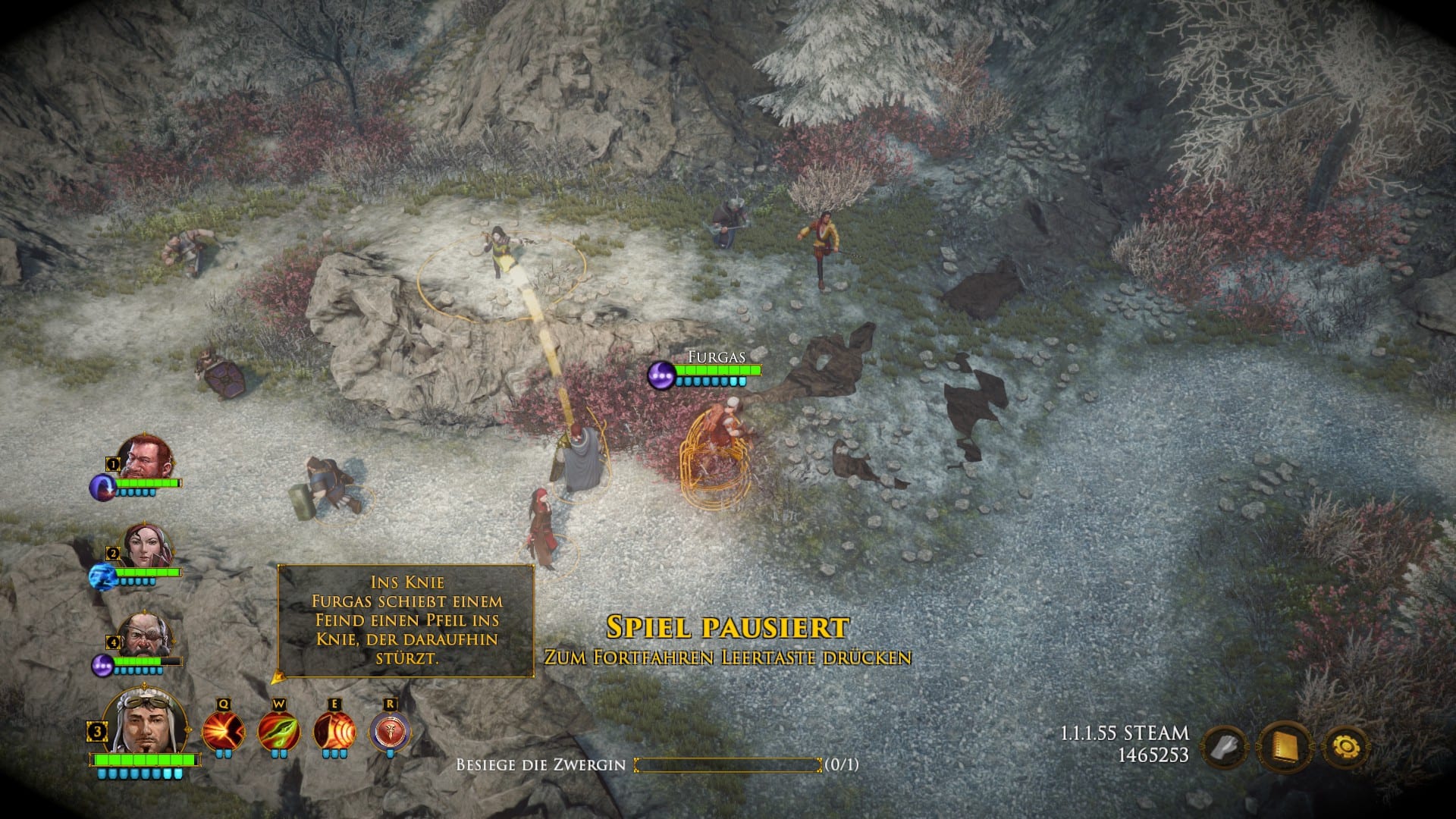The image size is (1456, 819).
Task: Click the blue lightning orb beside portrait 2
Action: (101, 577)
